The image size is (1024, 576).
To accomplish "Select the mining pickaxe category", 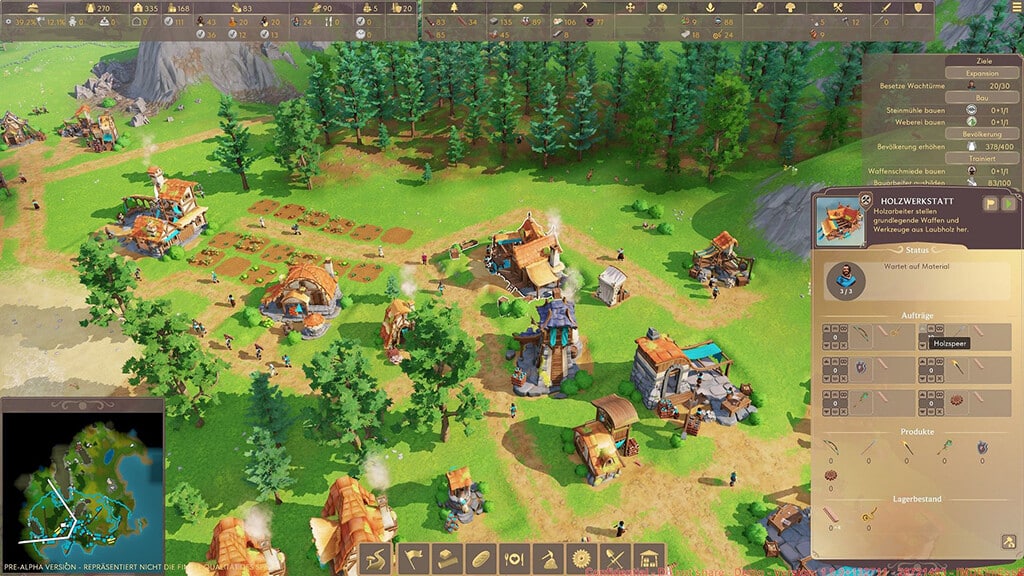I will coord(547,558).
